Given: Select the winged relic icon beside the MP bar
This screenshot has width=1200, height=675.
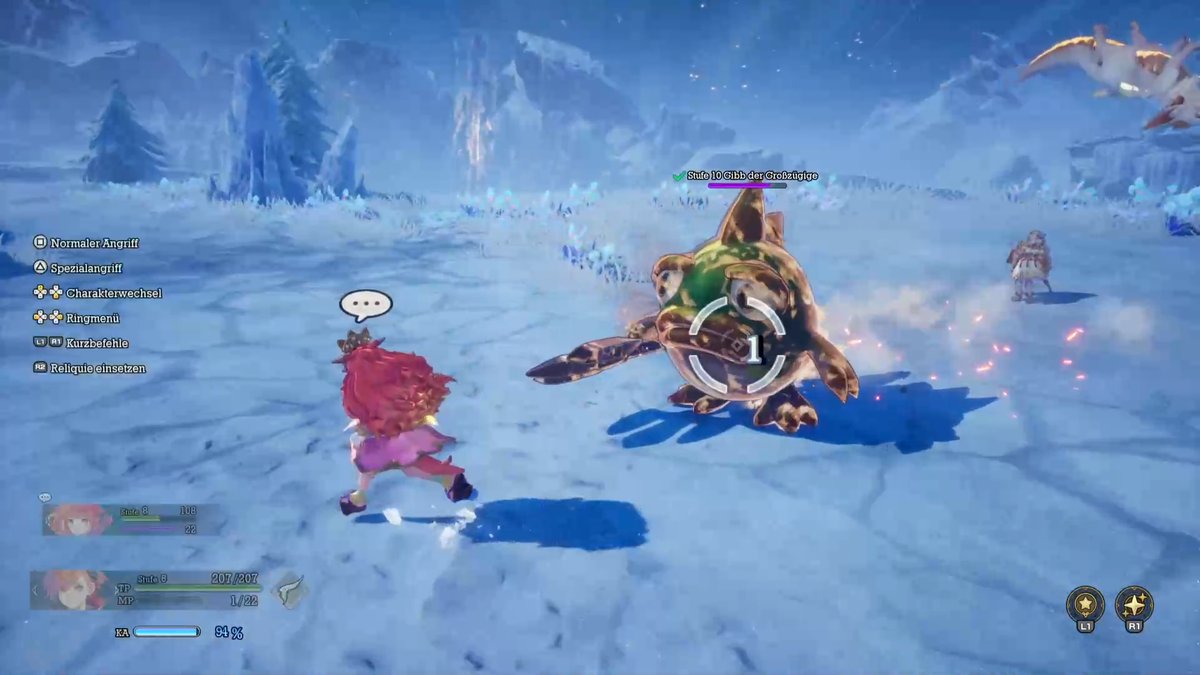Looking at the screenshot, I should point(289,590).
